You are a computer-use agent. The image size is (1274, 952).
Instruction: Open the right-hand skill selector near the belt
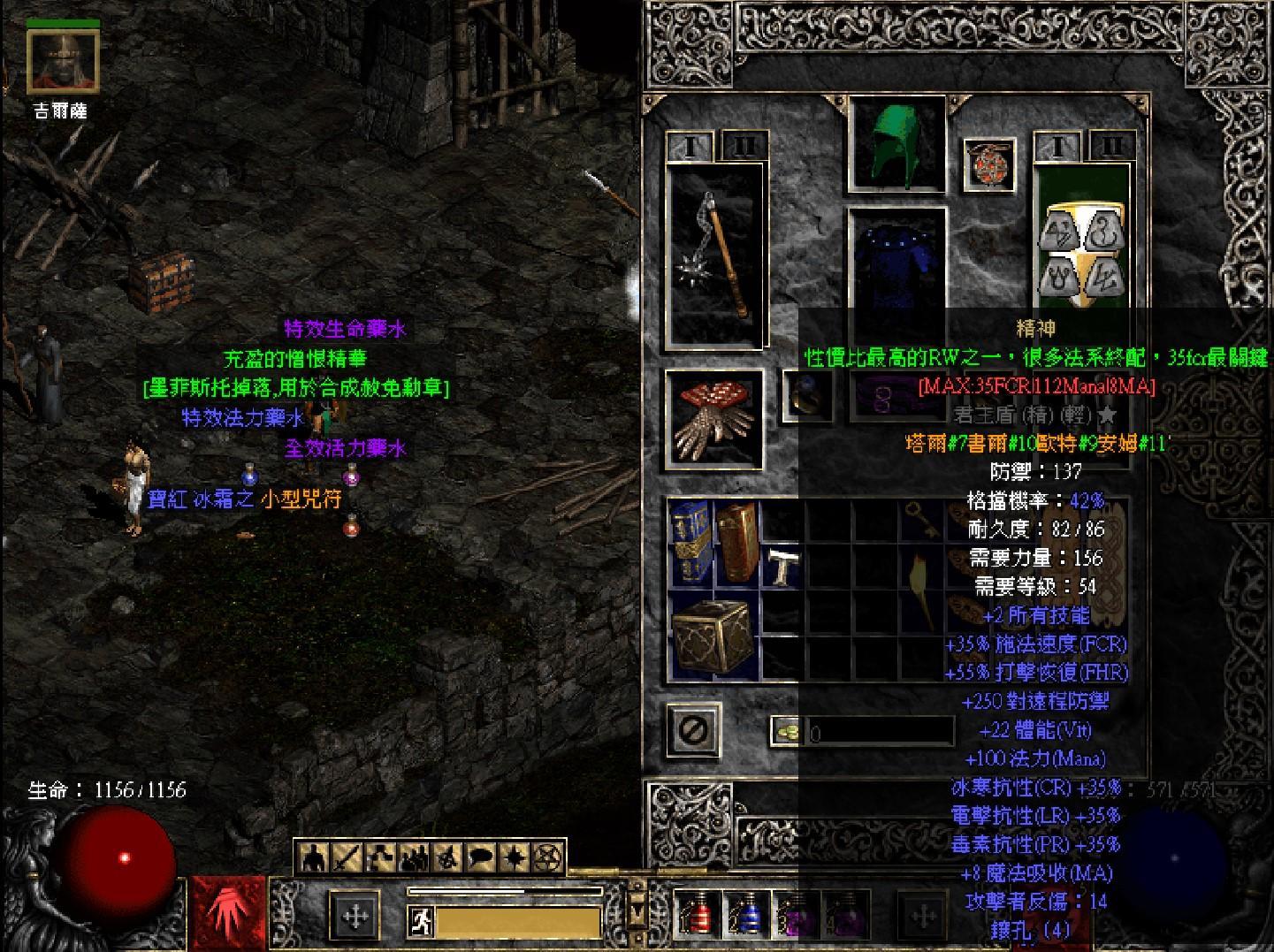pos(922,916)
